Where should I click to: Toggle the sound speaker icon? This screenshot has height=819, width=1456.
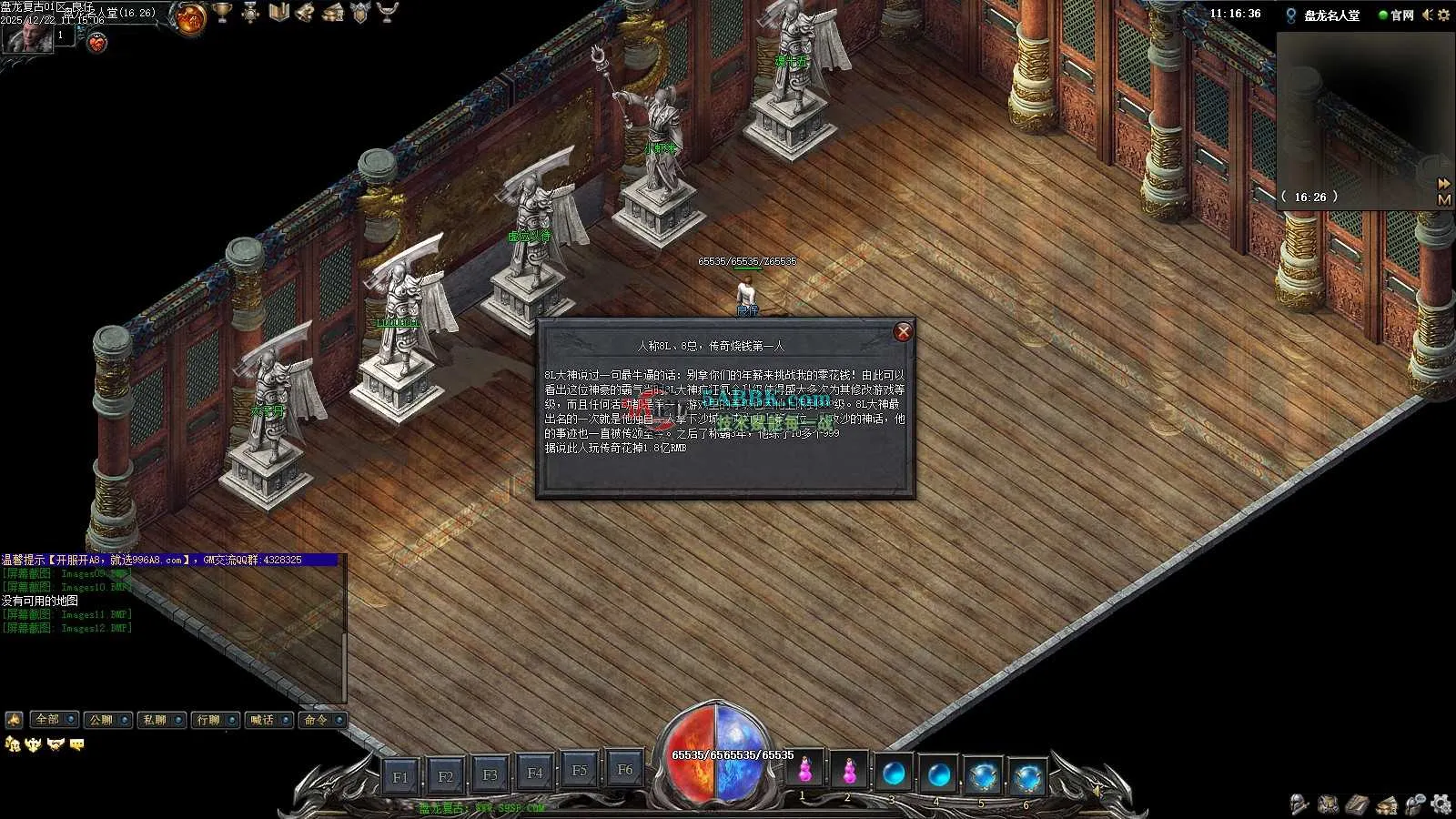[x=1427, y=15]
